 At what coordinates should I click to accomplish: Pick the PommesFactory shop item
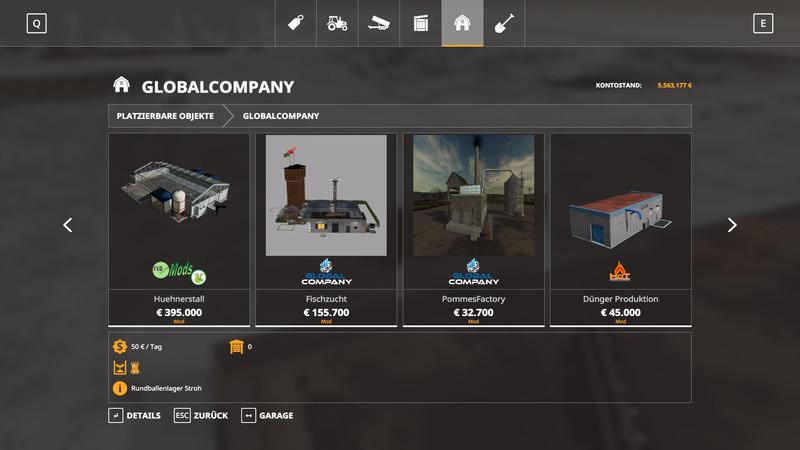pyautogui.click(x=473, y=229)
